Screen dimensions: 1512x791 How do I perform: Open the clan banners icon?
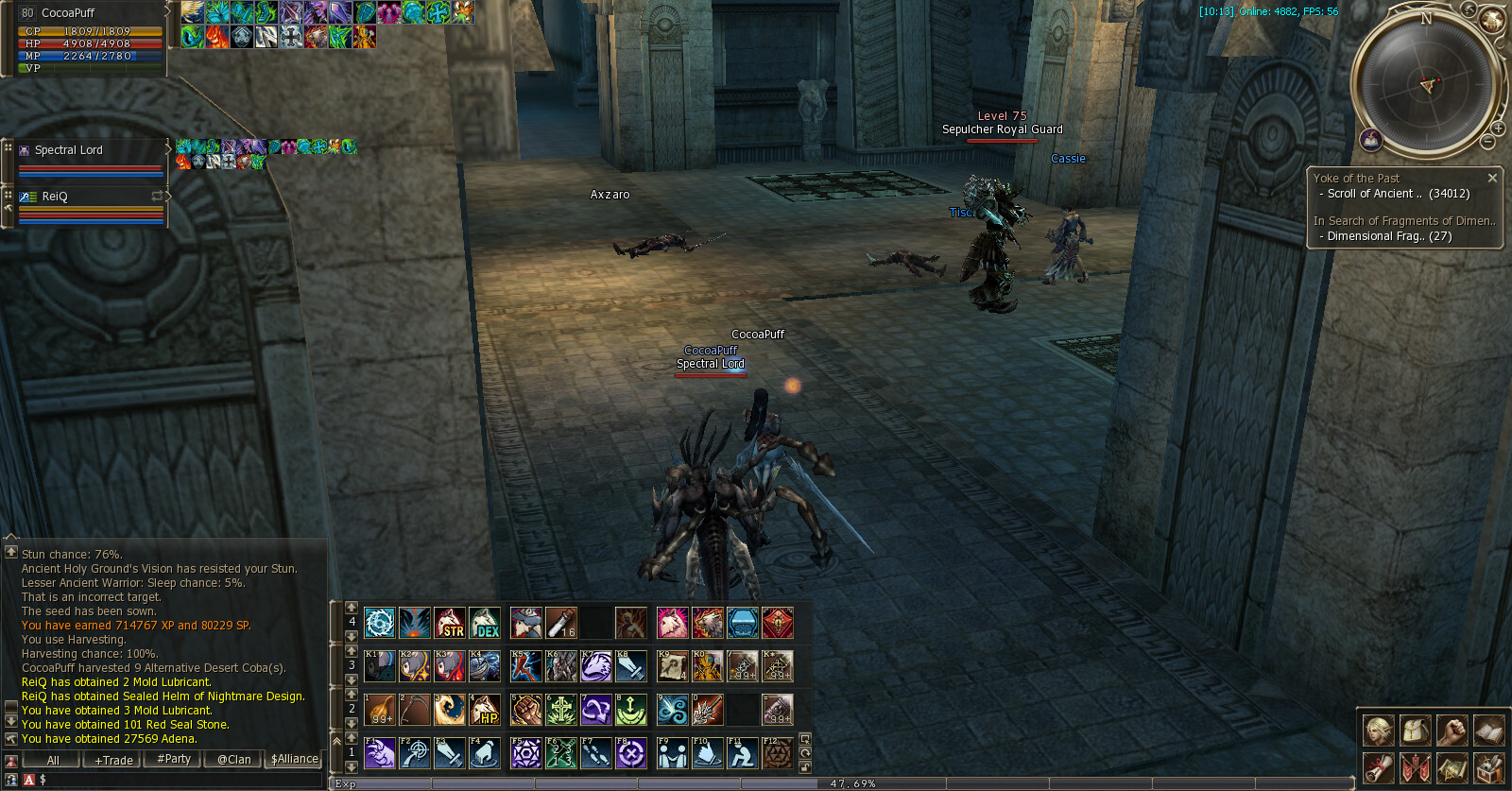pyautogui.click(x=1415, y=767)
